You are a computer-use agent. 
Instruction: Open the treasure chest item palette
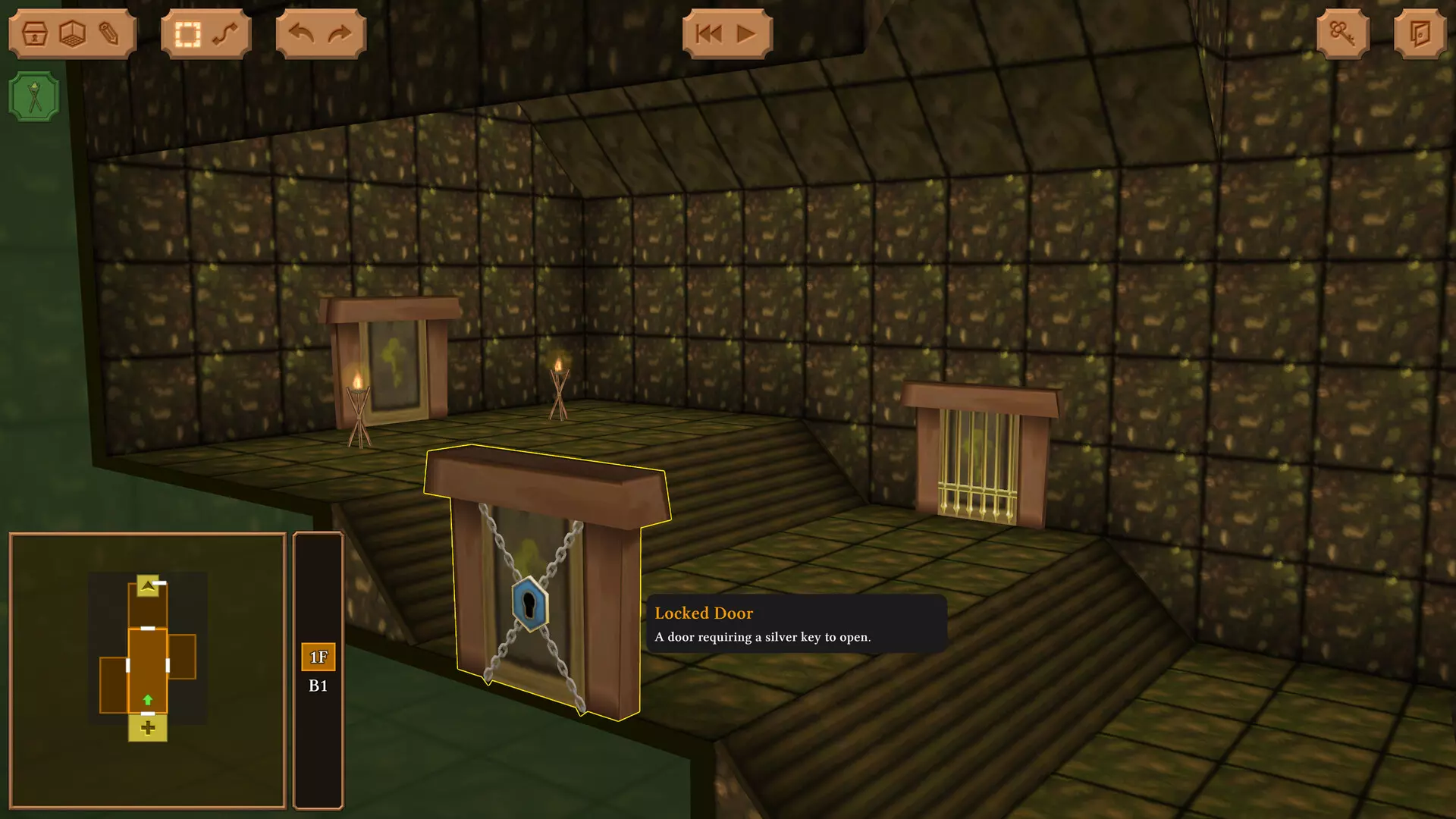click(x=35, y=34)
